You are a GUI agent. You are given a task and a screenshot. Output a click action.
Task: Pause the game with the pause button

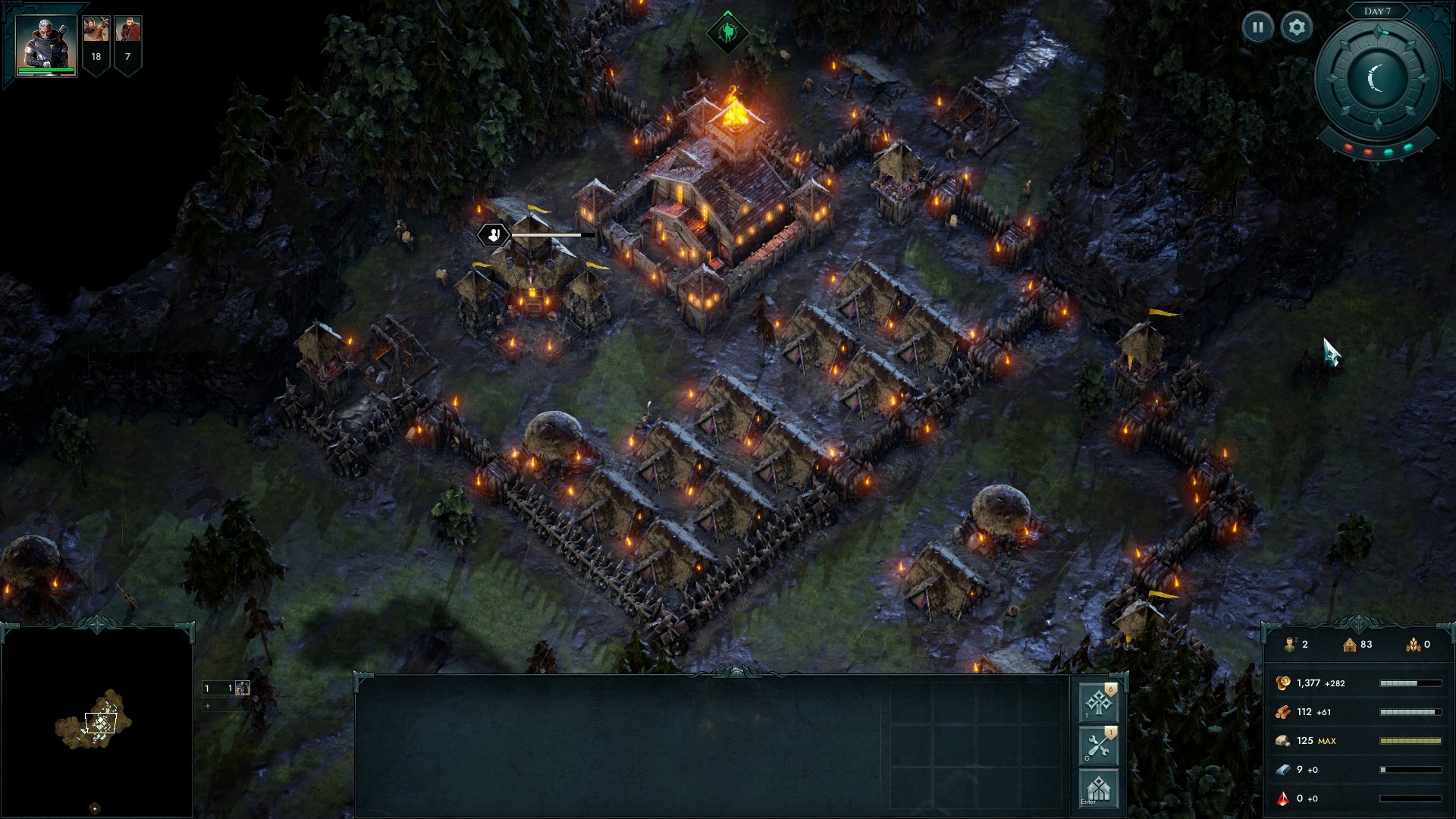(x=1257, y=28)
